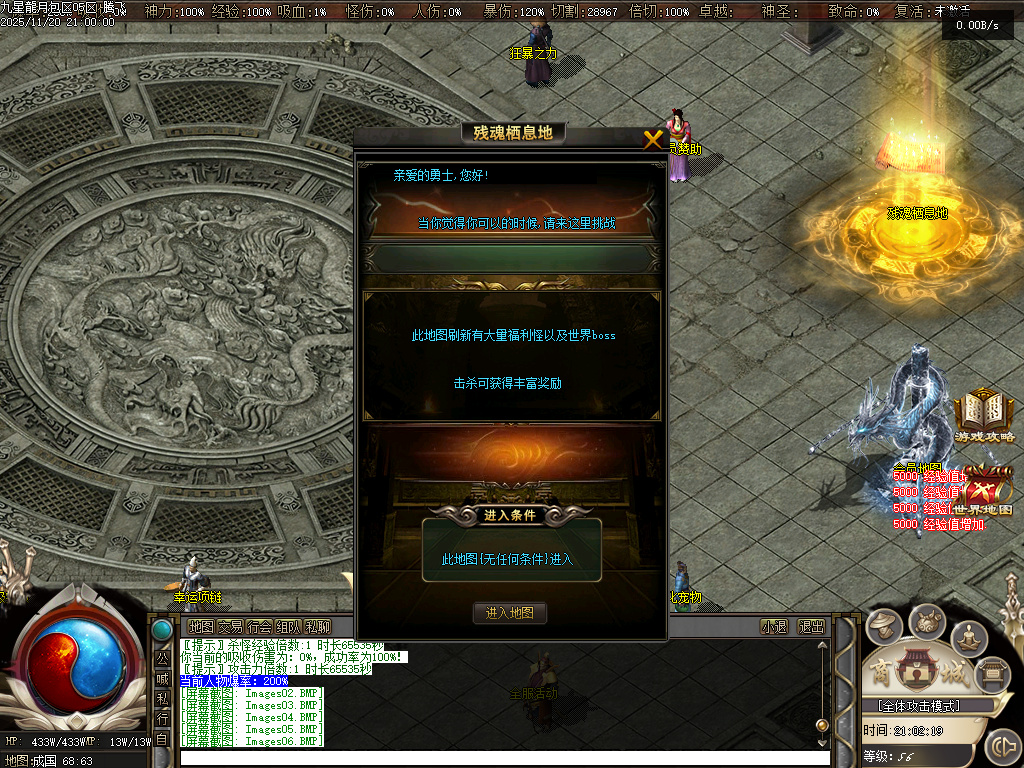Select the 行 guild chat channel
This screenshot has height=768, width=1024.
162,720
